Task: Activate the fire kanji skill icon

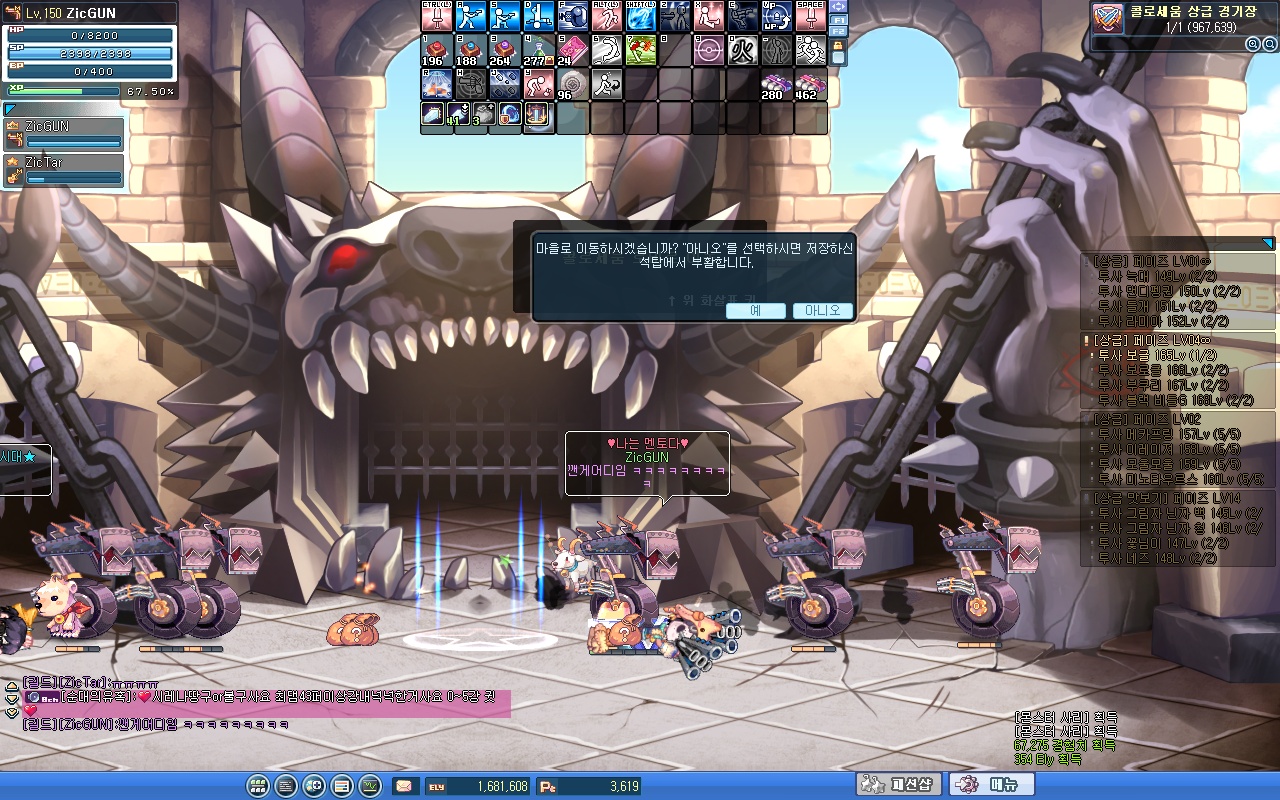Action: (x=742, y=50)
